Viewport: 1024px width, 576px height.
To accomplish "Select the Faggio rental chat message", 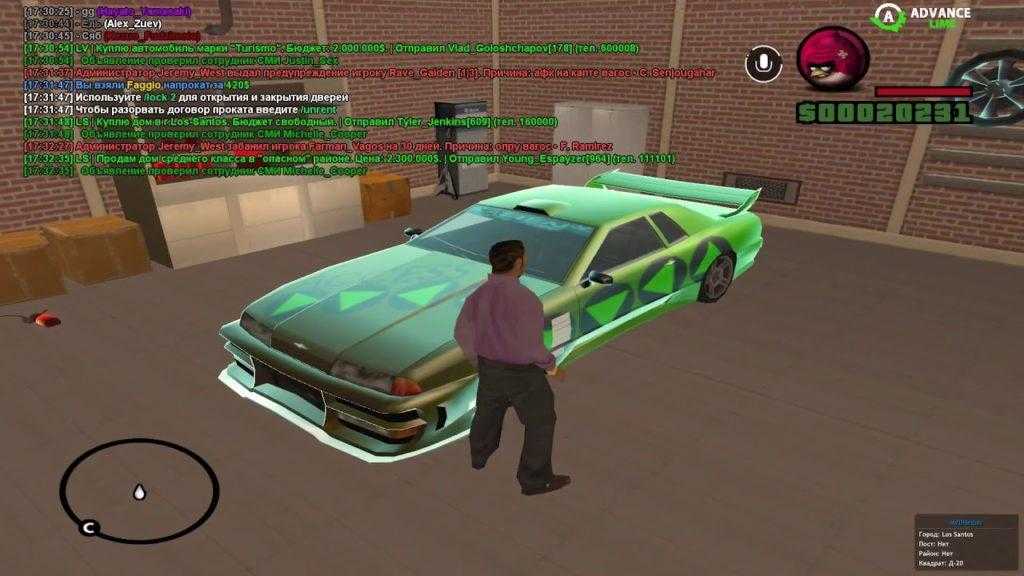I will coord(141,85).
